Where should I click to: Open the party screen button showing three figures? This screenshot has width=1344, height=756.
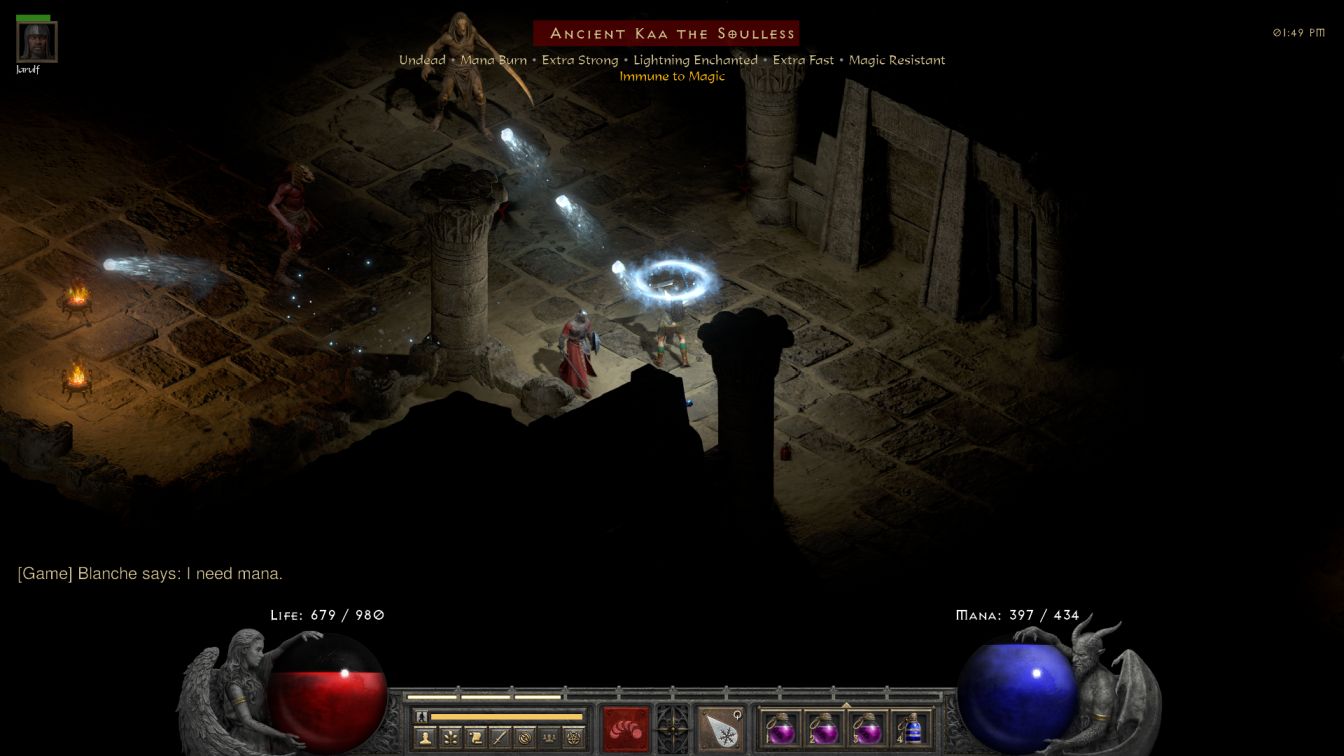point(549,738)
